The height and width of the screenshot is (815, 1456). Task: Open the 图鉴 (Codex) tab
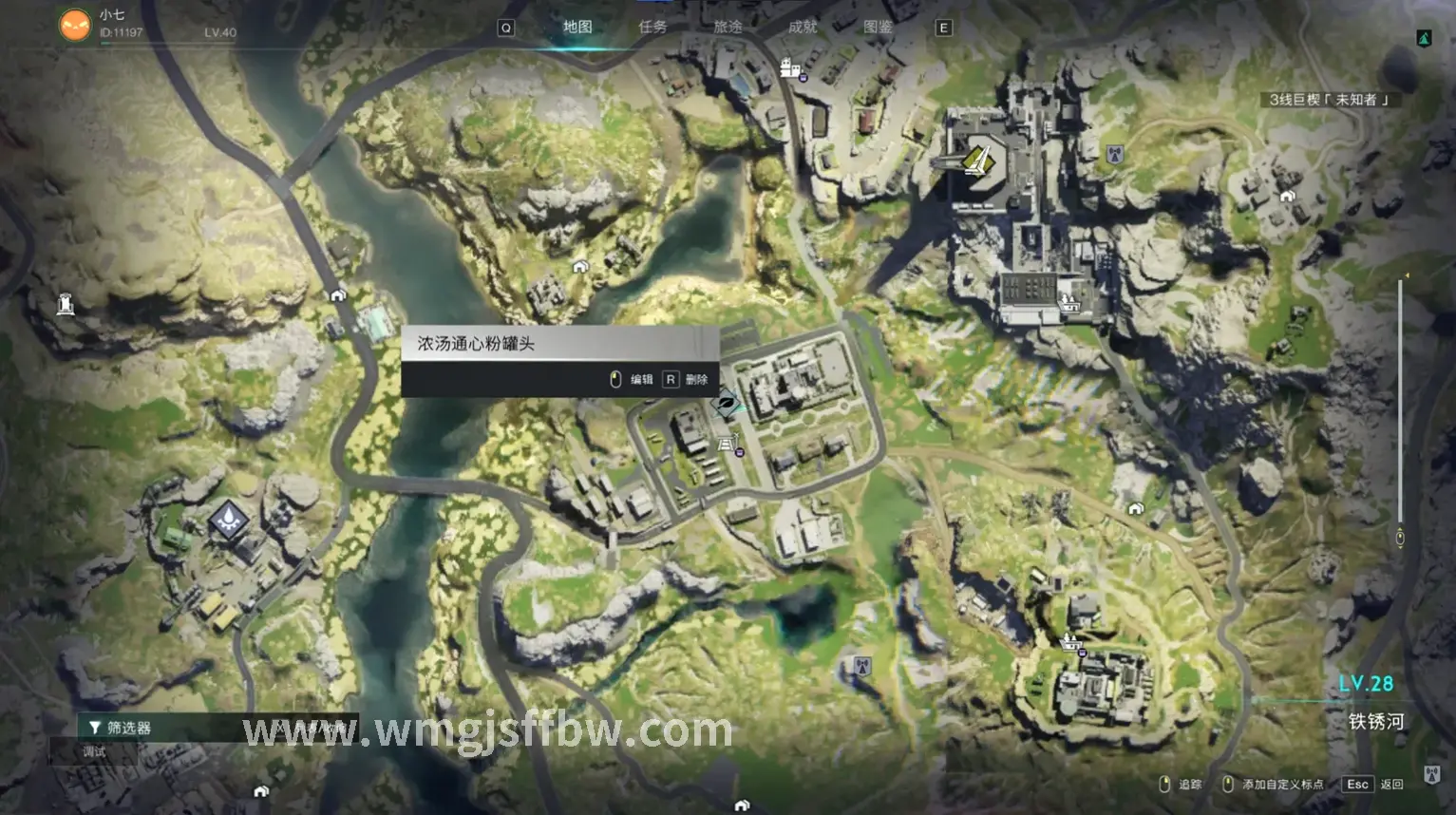point(878,27)
